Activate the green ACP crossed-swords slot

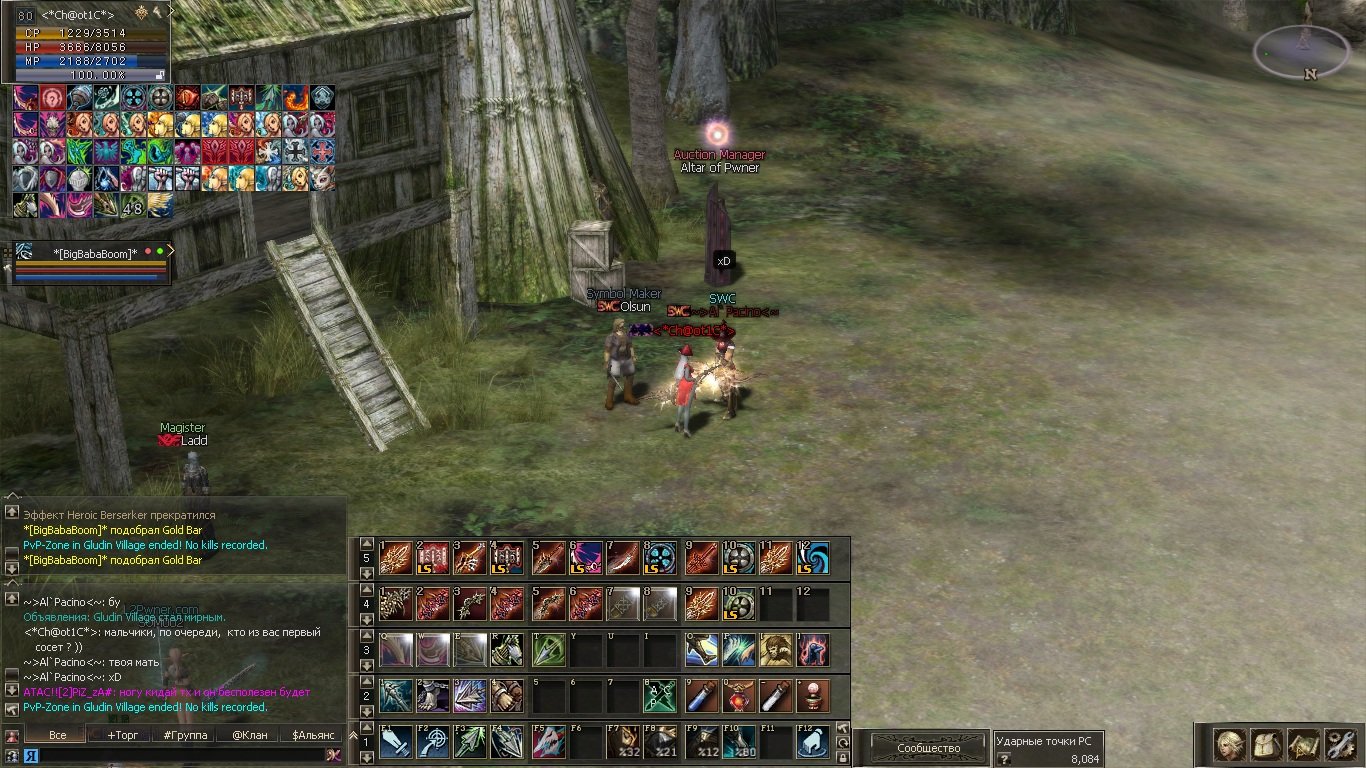click(660, 696)
